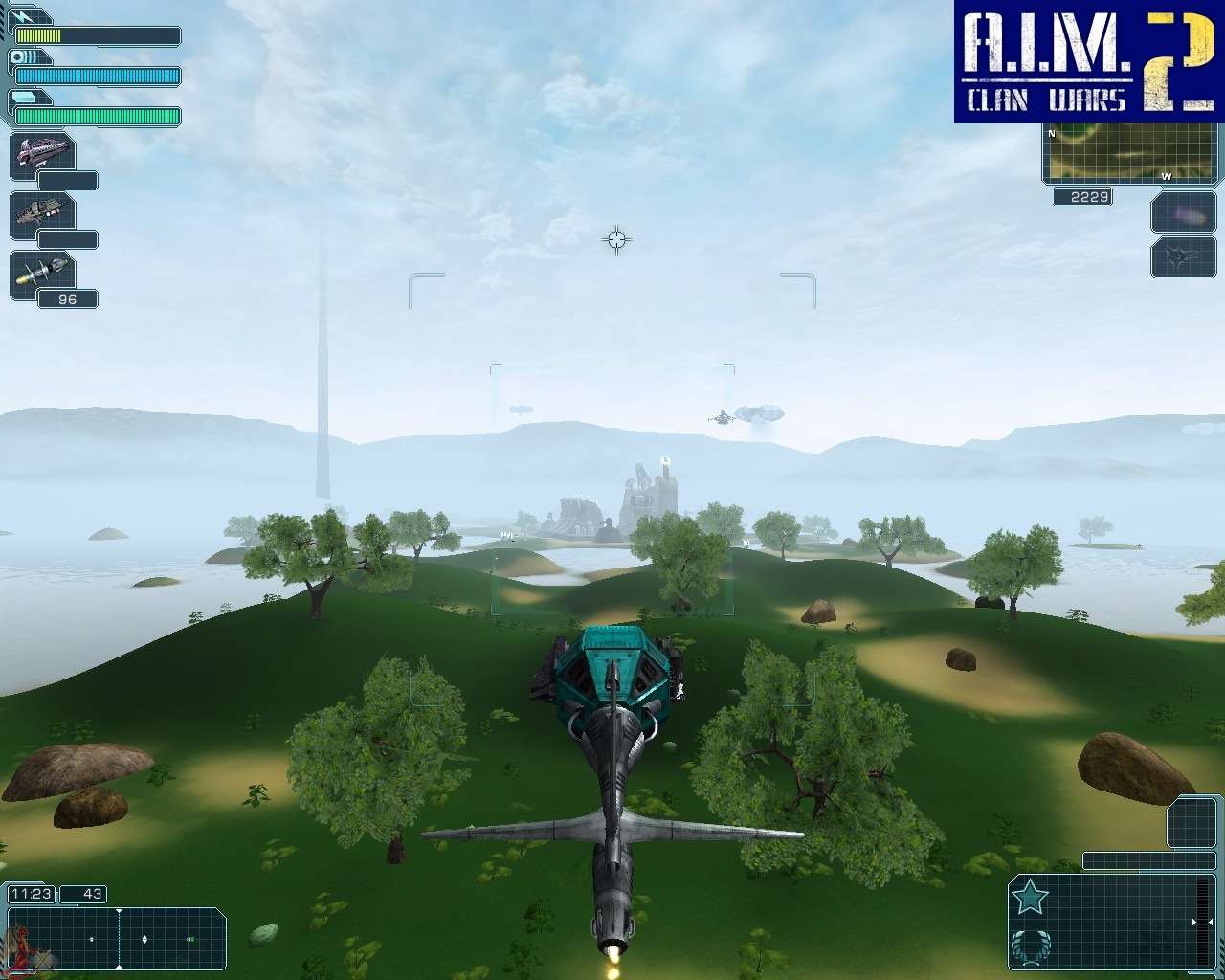The height and width of the screenshot is (980, 1225).
Task: Select the first weapon slot (heavy gun)
Action: tap(43, 156)
